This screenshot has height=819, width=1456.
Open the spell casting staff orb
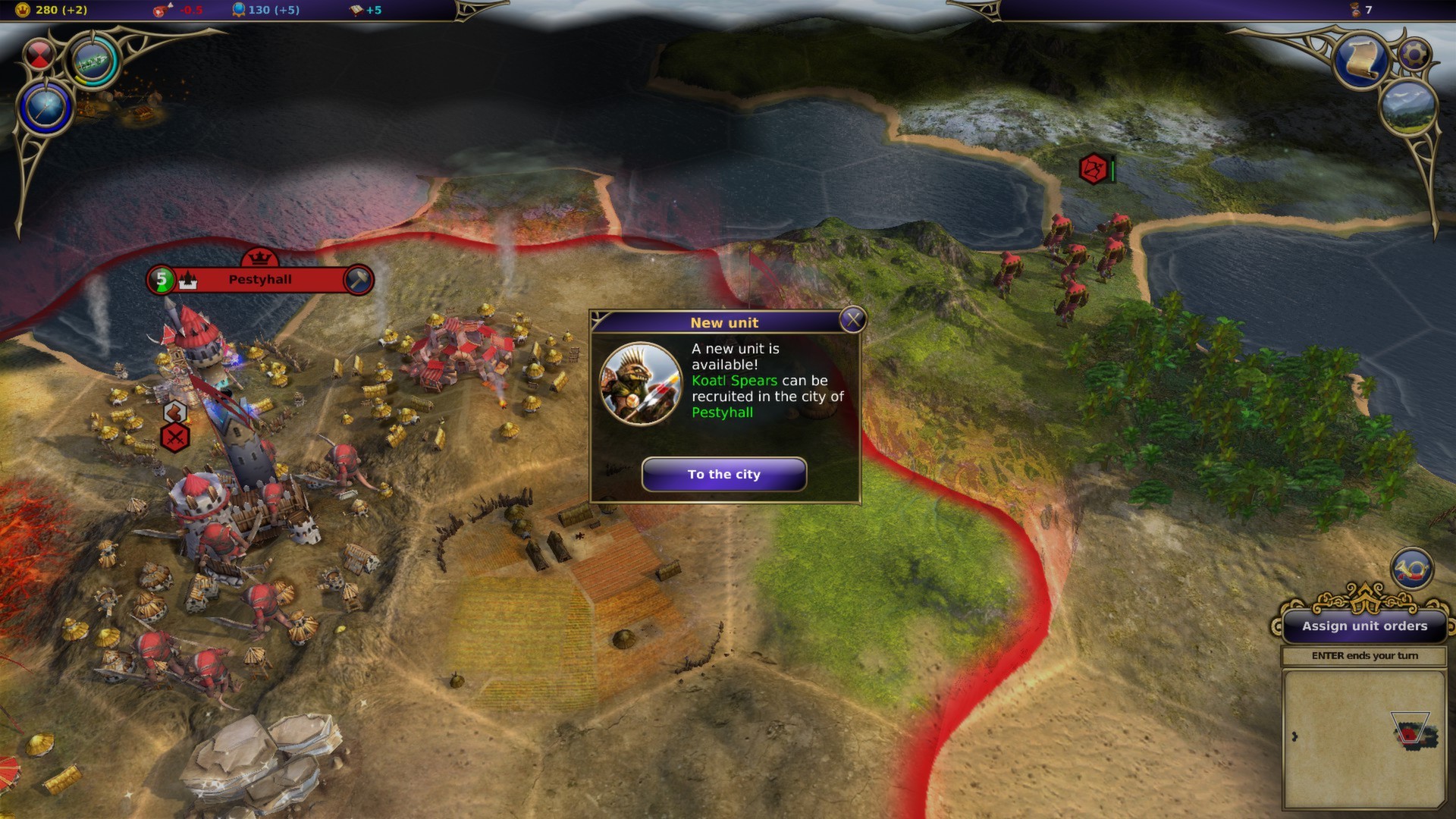click(x=46, y=106)
